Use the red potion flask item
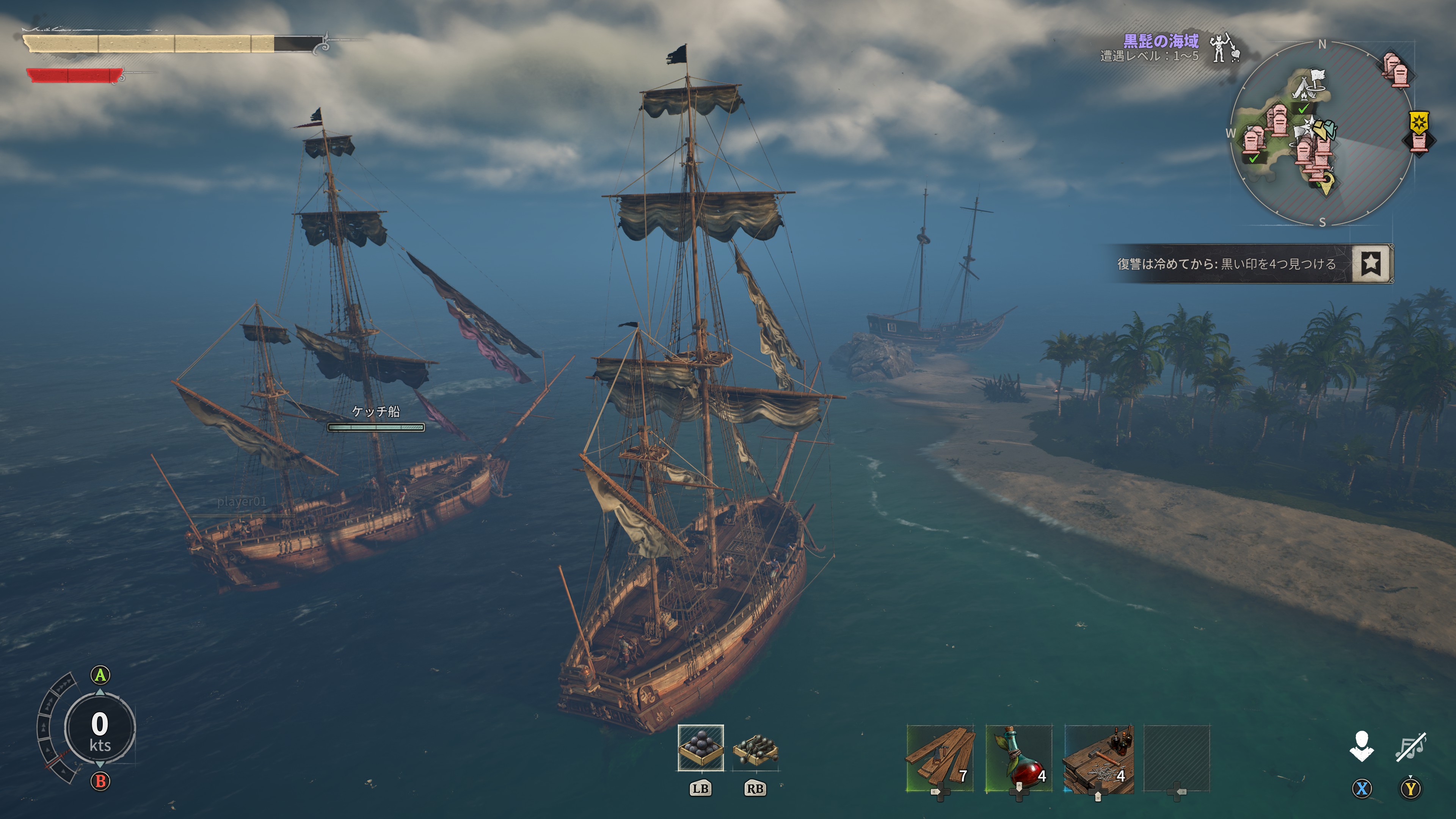The image size is (1456, 819). [1018, 758]
